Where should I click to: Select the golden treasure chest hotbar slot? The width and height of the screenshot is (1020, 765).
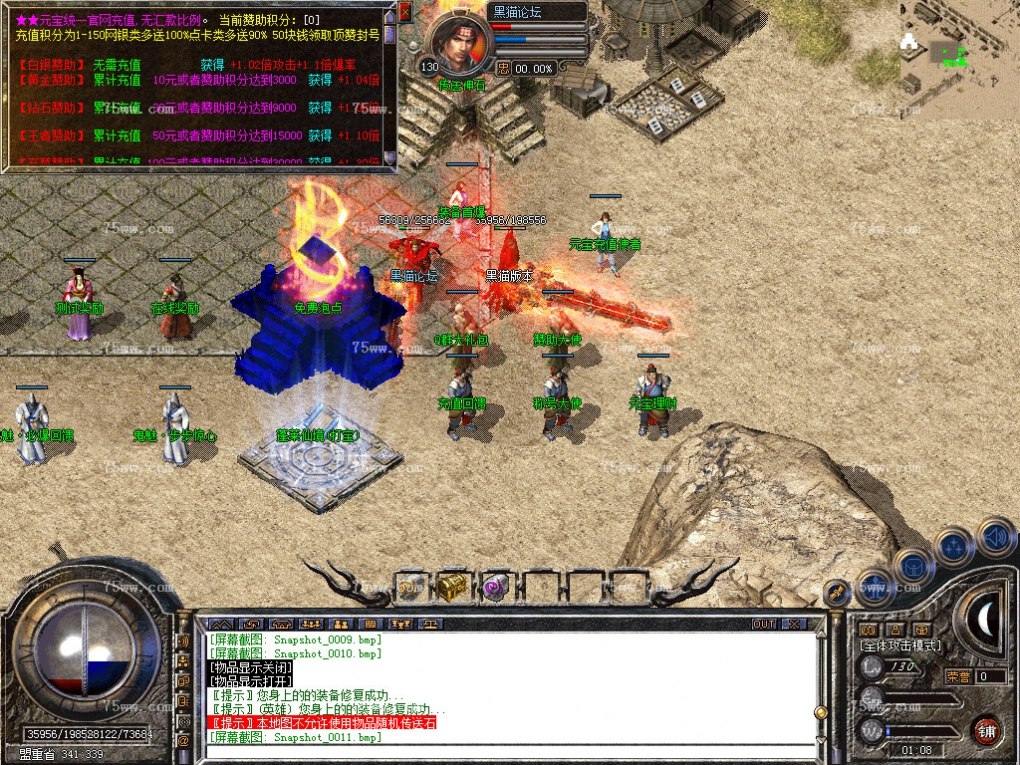point(451,587)
